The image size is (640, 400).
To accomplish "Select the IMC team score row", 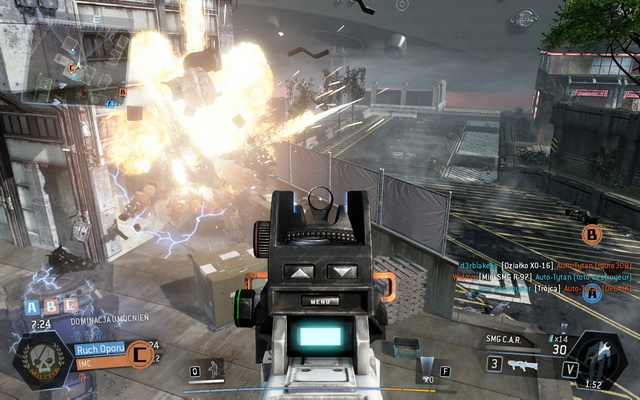I will (100, 363).
